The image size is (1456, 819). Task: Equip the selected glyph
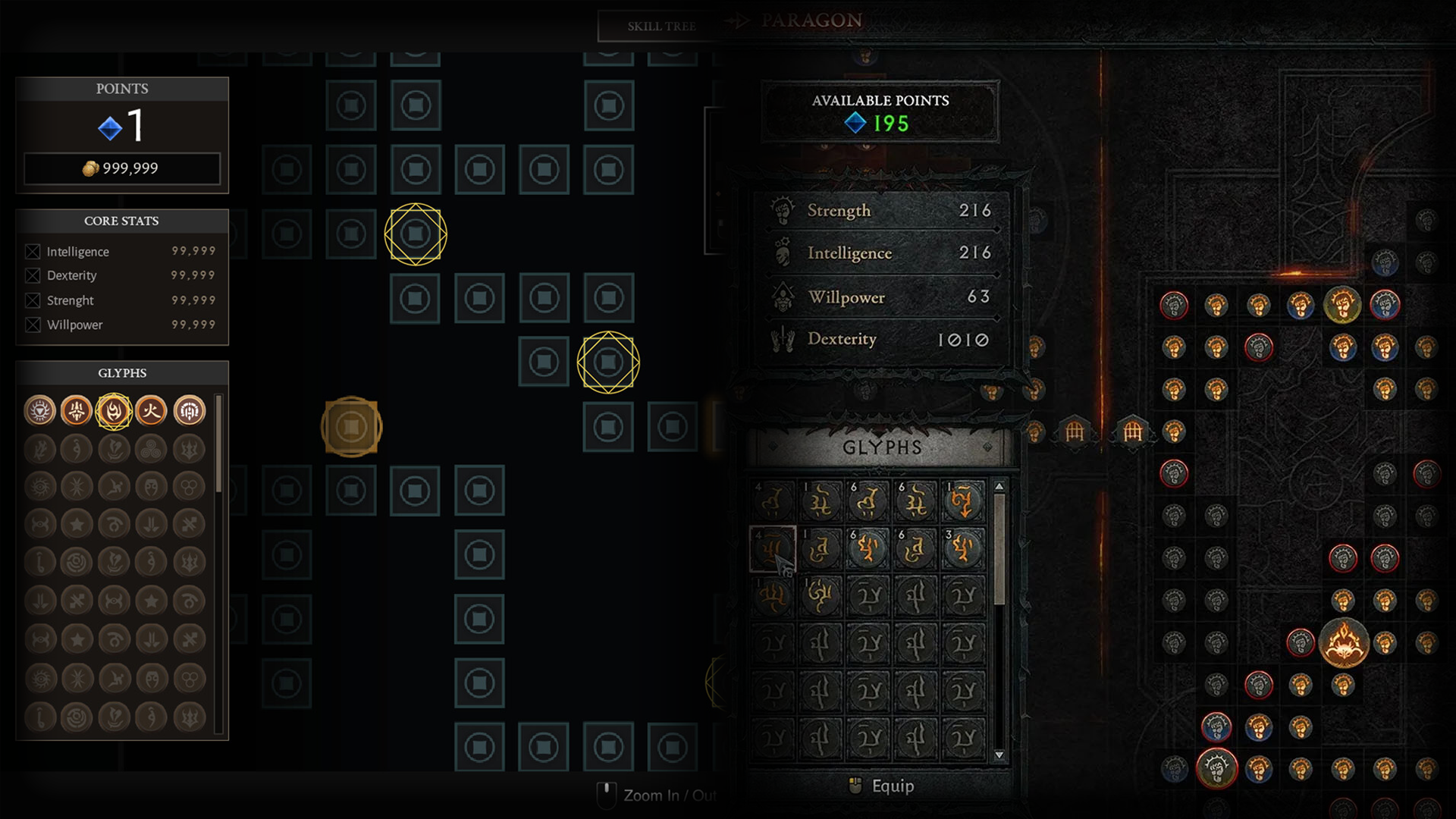coord(883,786)
